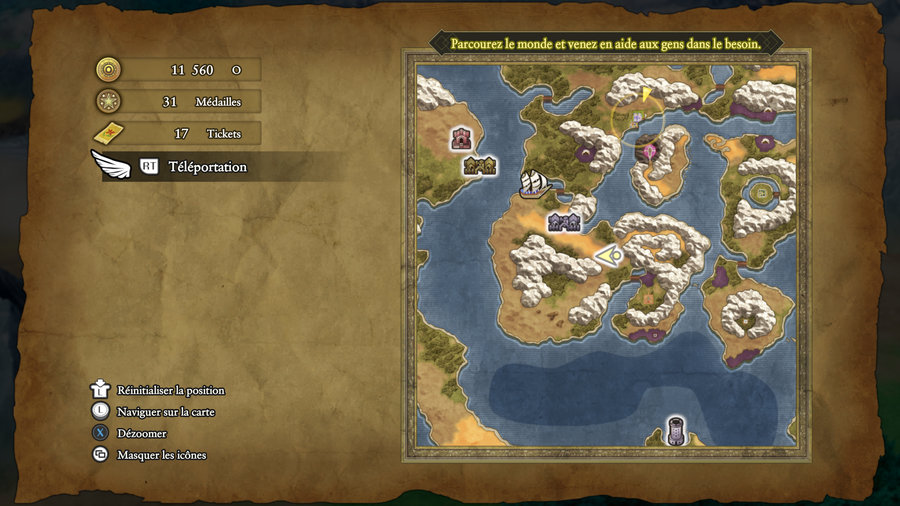The height and width of the screenshot is (506, 900).
Task: Click the sailing ship icon on the map
Action: pos(535,183)
